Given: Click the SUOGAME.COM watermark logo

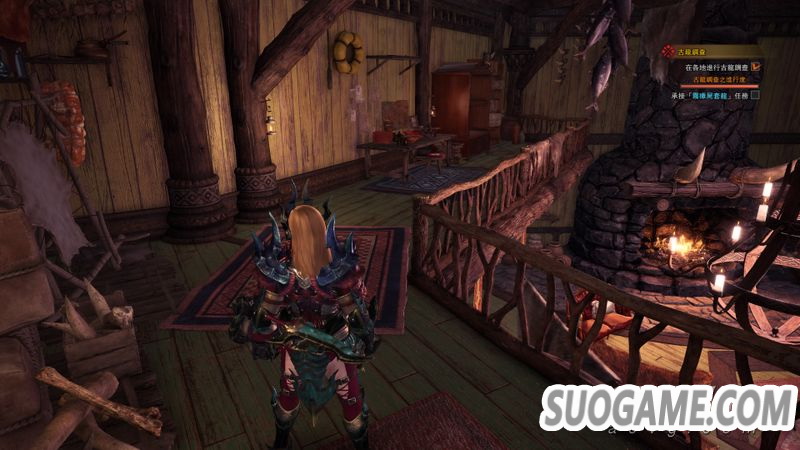Looking at the screenshot, I should [x=668, y=407].
